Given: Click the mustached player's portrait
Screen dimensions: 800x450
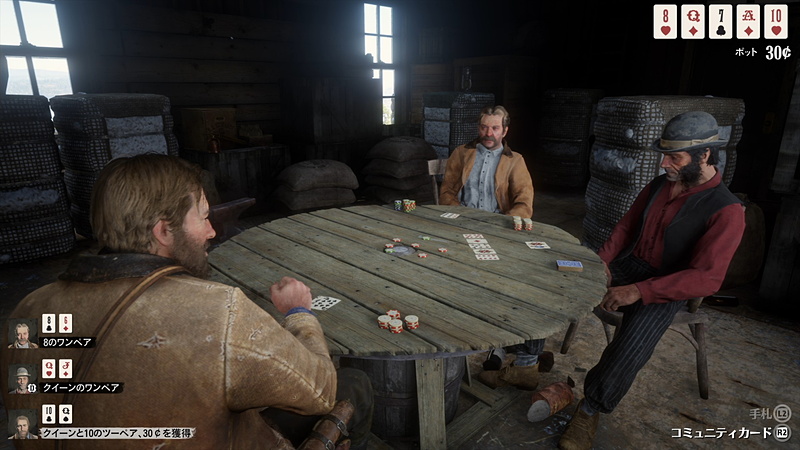Looking at the screenshot, I should pos(22,332).
